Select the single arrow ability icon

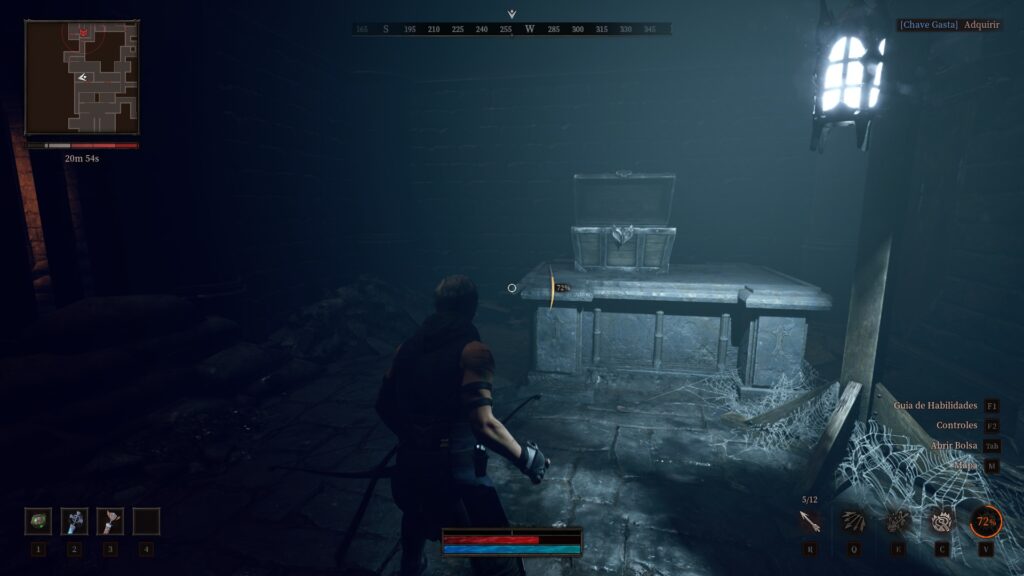809,521
